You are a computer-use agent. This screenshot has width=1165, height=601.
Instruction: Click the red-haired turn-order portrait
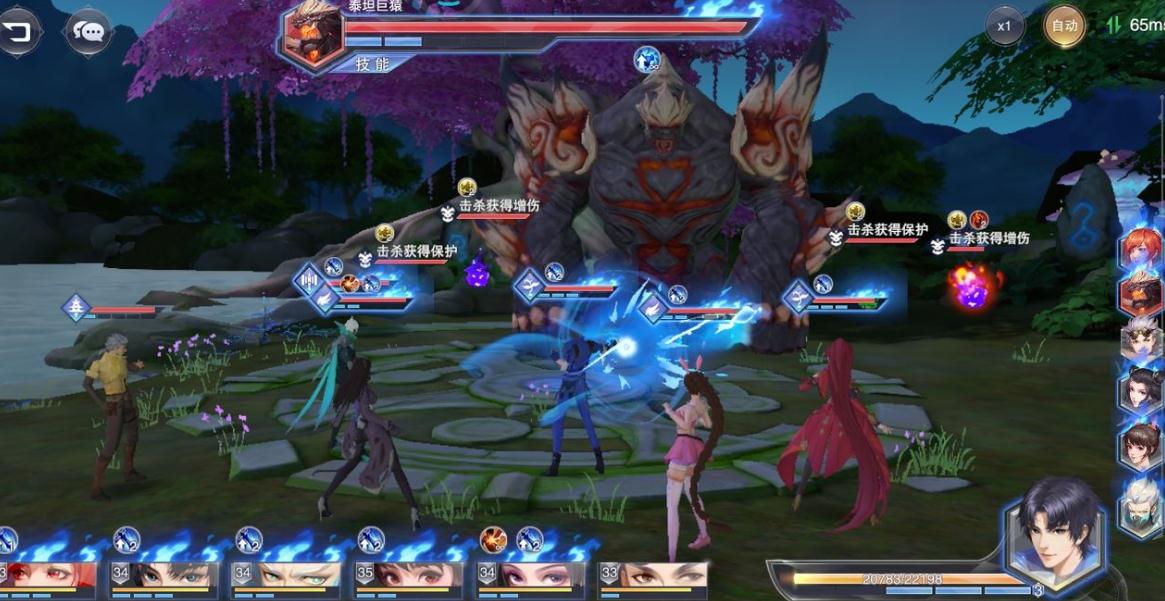1140,248
